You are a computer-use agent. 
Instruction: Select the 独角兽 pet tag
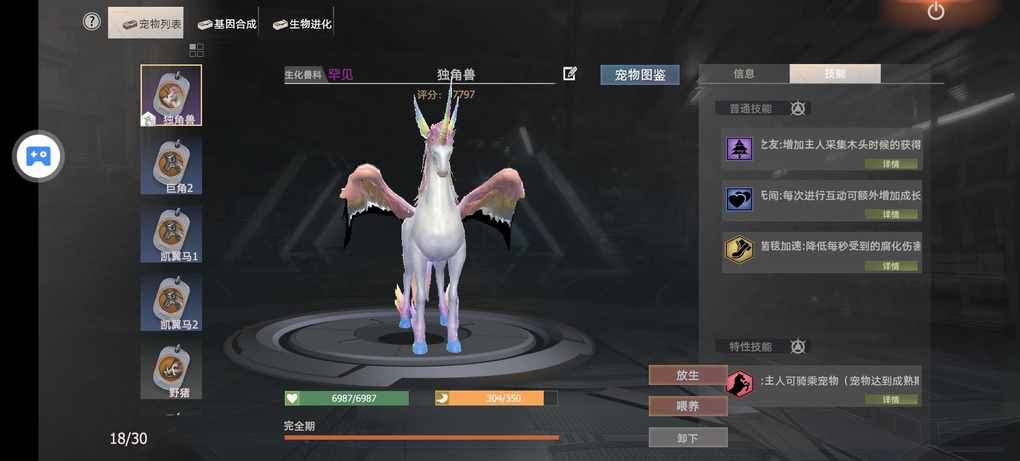pos(171,96)
